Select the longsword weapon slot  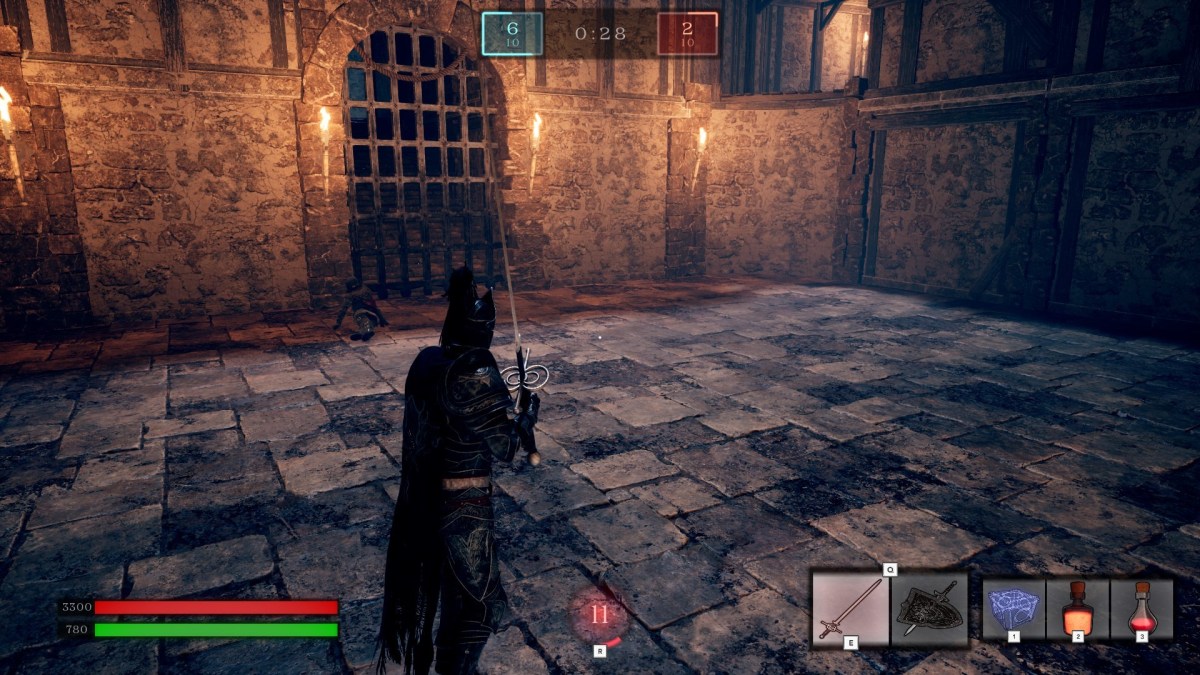[x=849, y=608]
